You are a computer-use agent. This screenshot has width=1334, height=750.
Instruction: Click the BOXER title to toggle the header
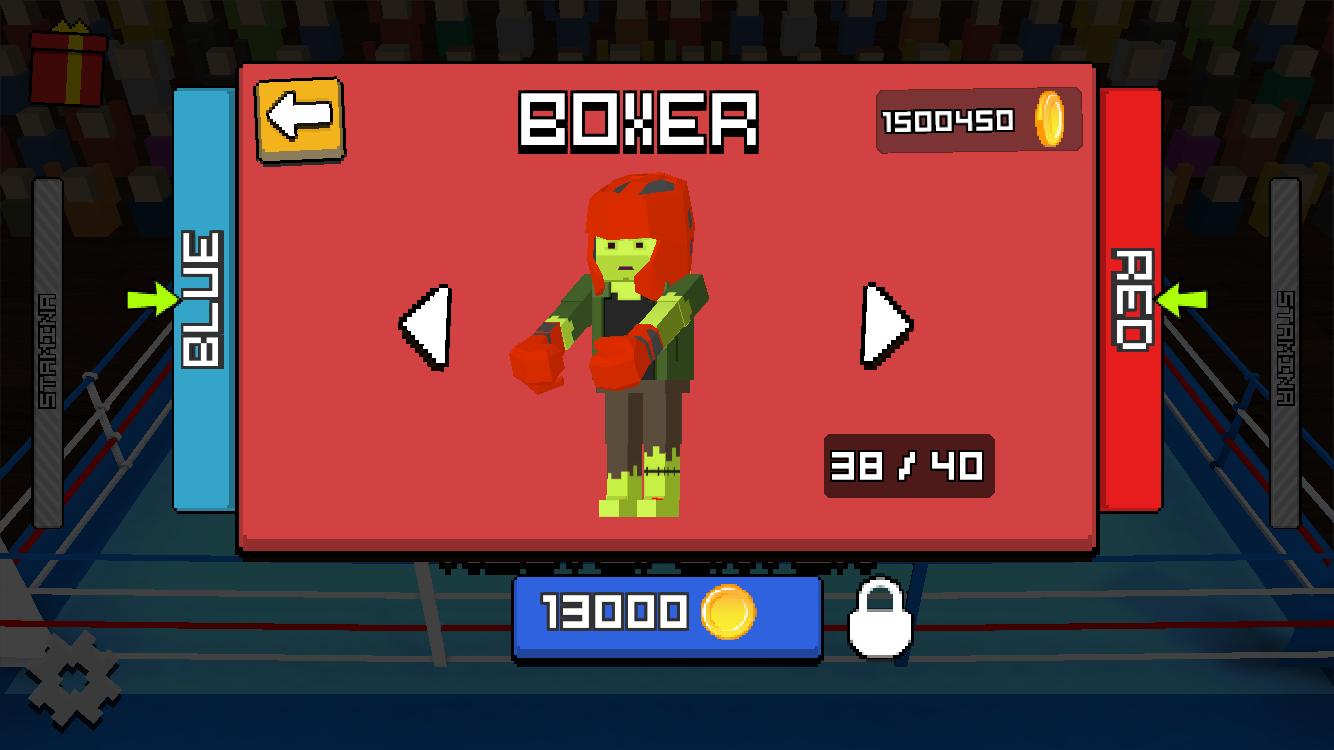click(x=640, y=120)
